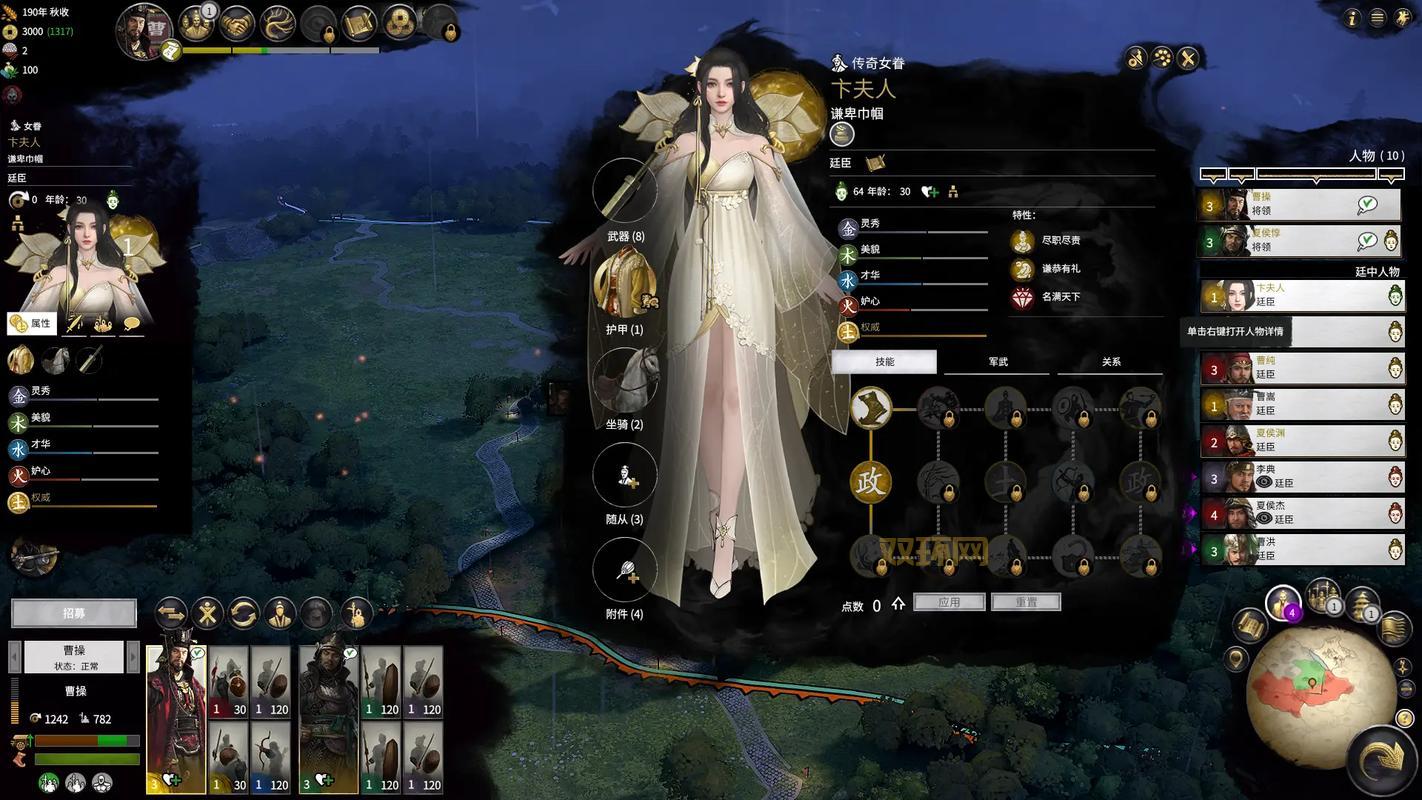Screen dimensions: 1422x800
Task: Open the 武器 weapon equipment slot
Action: (625, 190)
